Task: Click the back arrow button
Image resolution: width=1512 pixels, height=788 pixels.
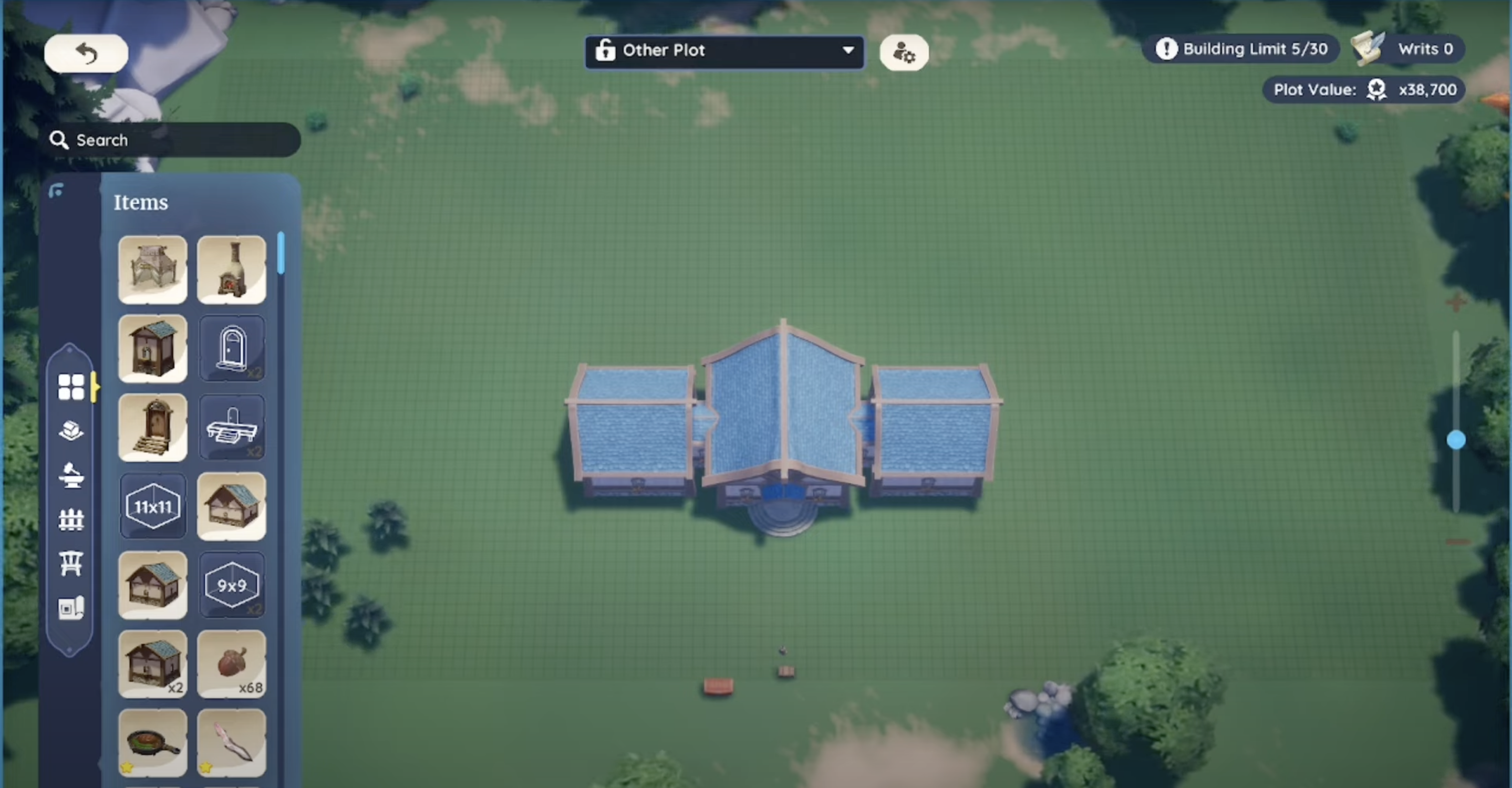Action: tap(86, 54)
